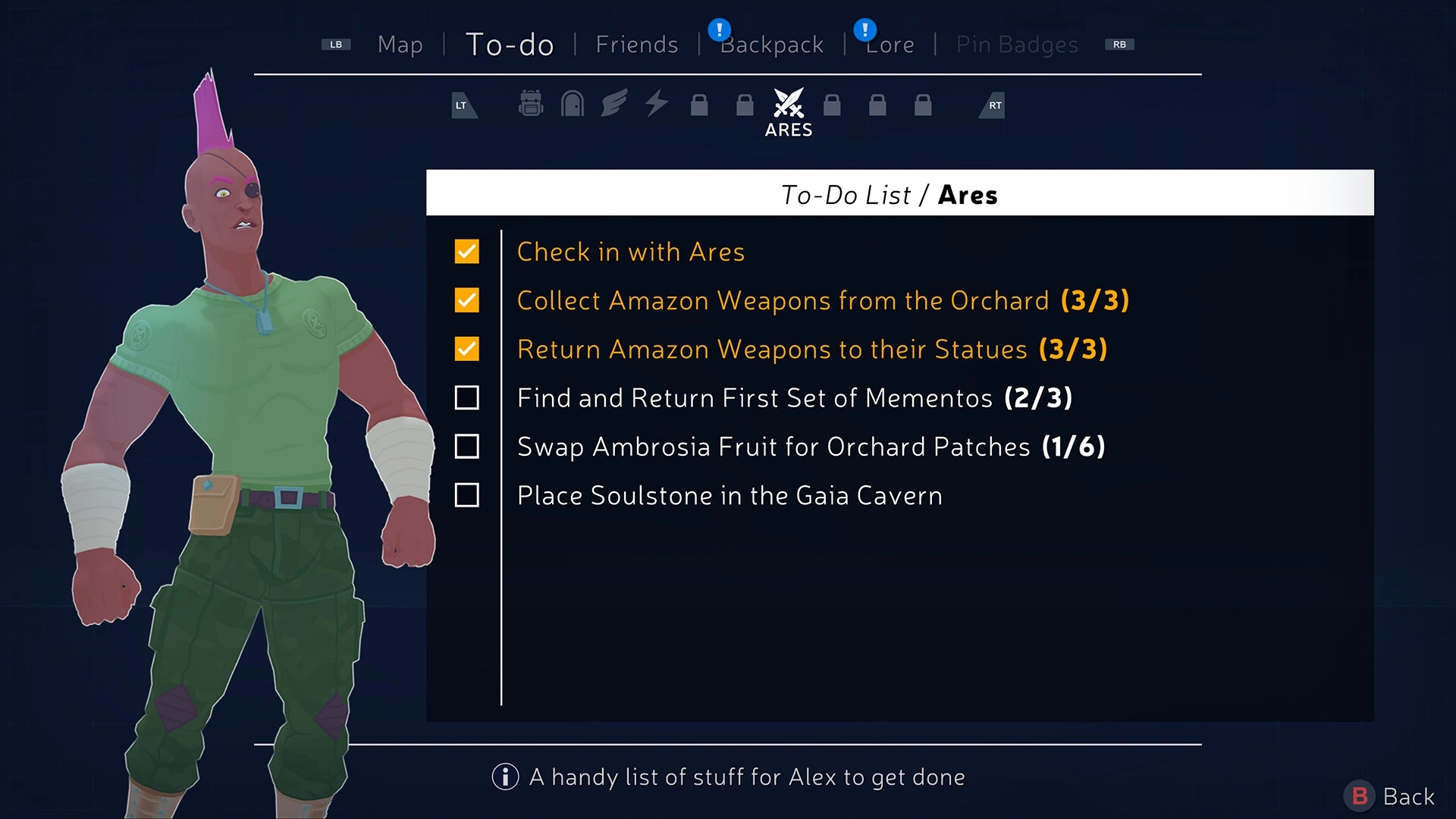The height and width of the screenshot is (819, 1456).
Task: Select Place Soulstone in the Gaia Cavern
Action: tap(729, 495)
